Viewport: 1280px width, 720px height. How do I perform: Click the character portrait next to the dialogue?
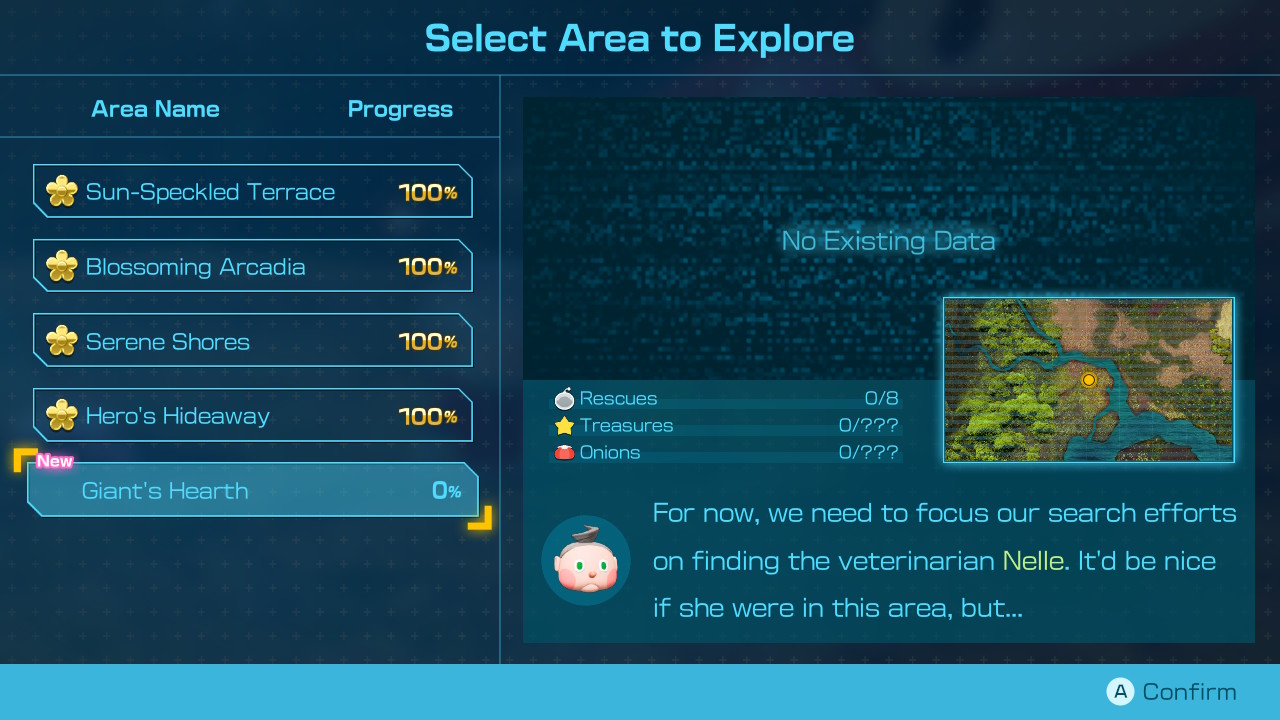[585, 561]
